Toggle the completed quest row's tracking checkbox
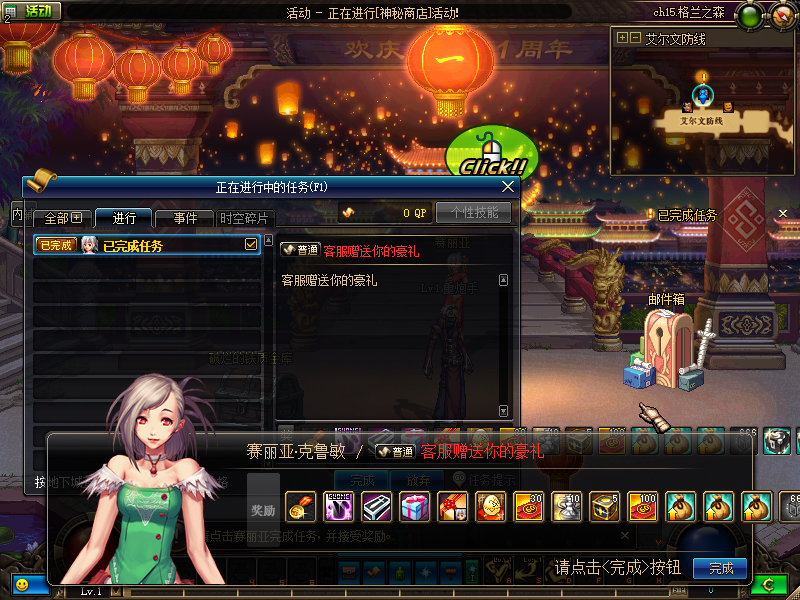800x600 pixels. pyautogui.click(x=252, y=245)
